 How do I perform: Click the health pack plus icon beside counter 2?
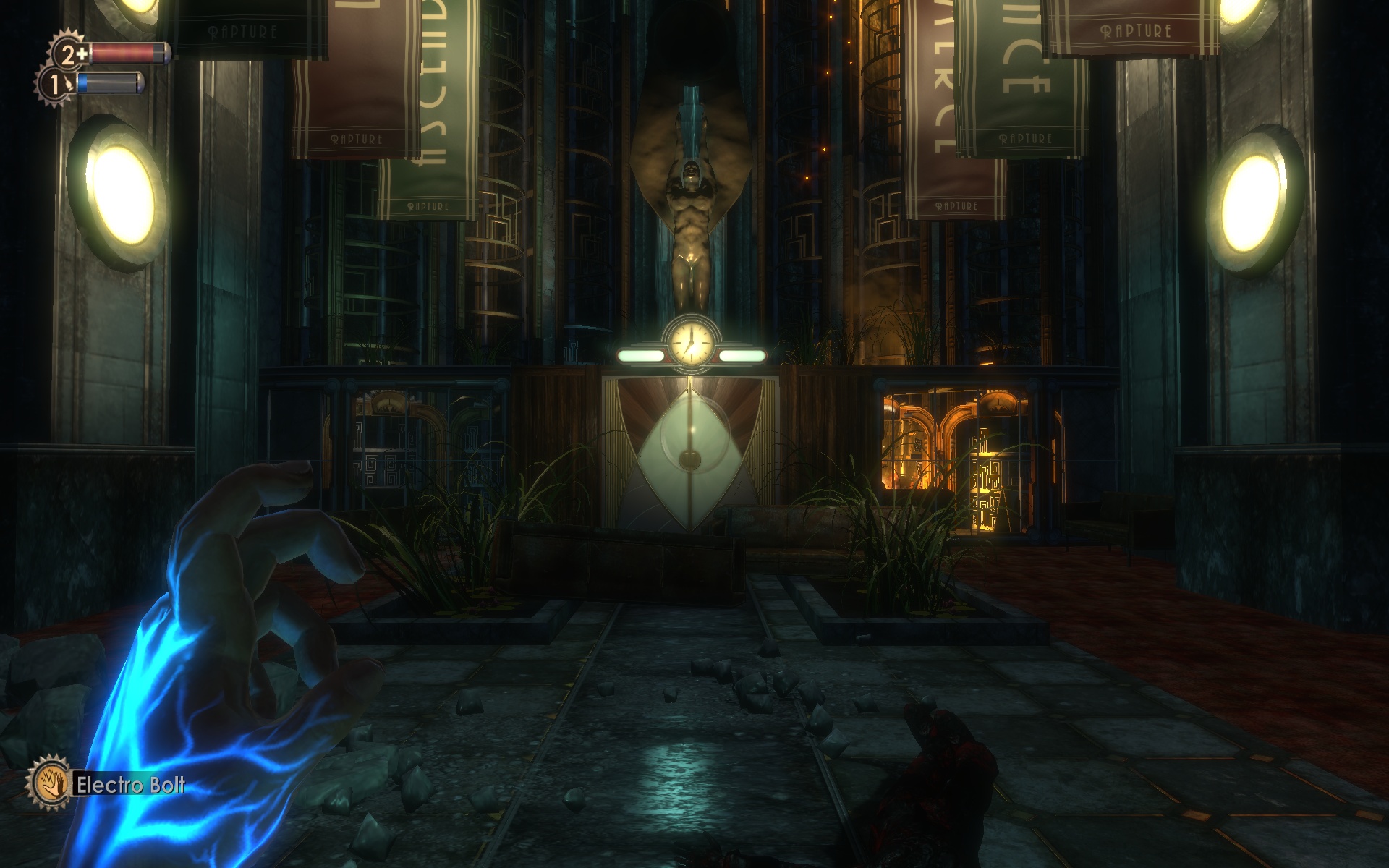[84, 54]
